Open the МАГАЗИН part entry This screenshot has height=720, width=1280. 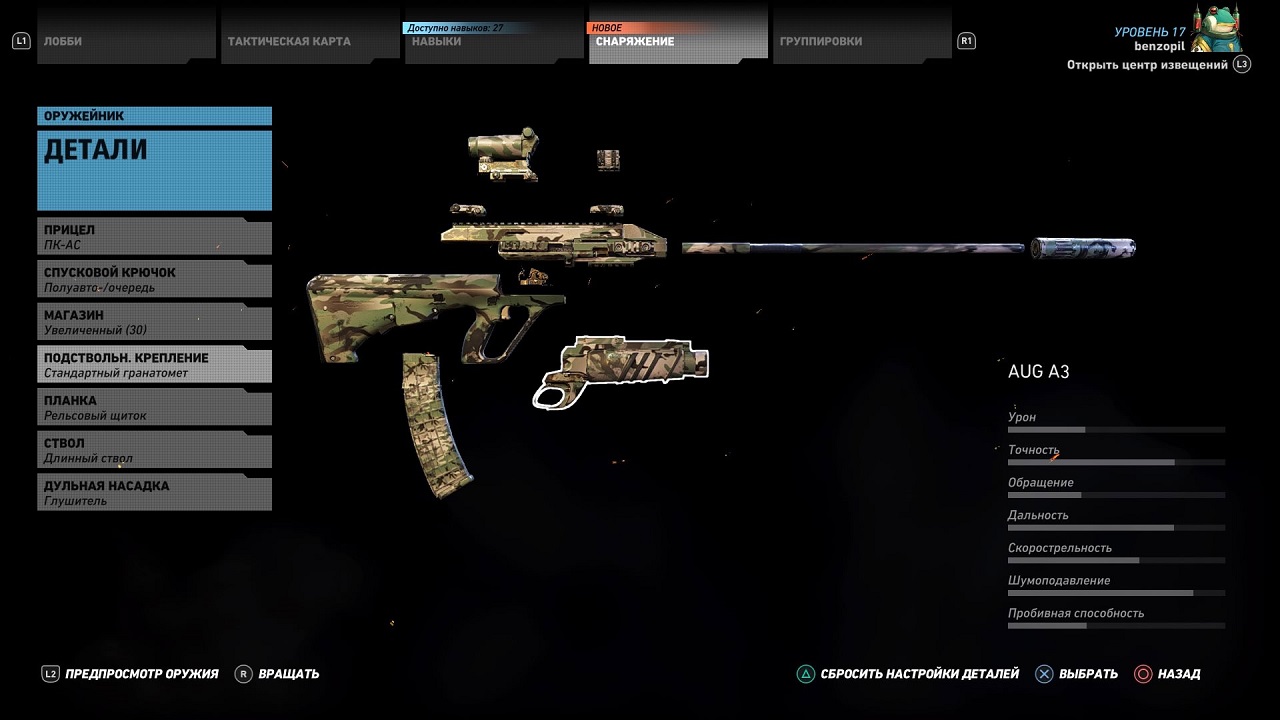[x=155, y=322]
